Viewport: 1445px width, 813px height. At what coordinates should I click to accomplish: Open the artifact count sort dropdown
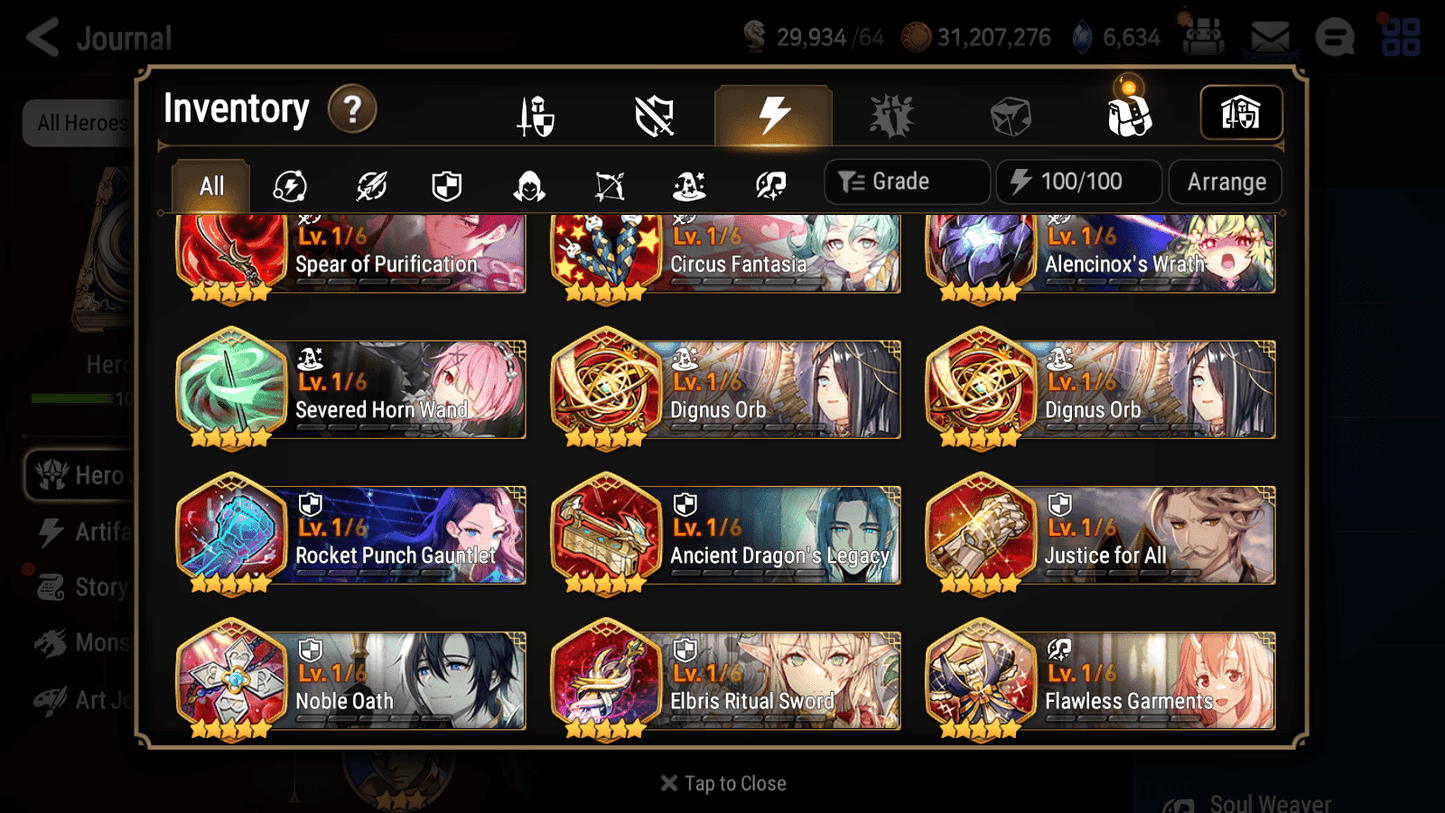point(1078,181)
